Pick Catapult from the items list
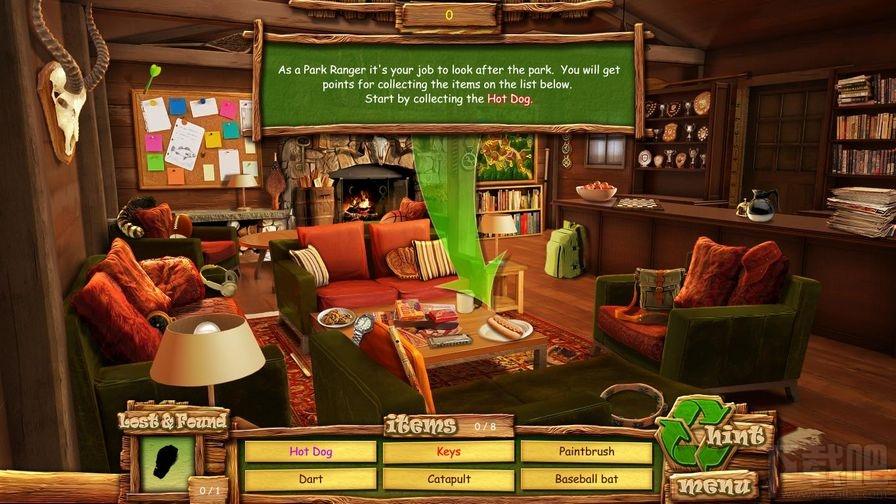 448,479
